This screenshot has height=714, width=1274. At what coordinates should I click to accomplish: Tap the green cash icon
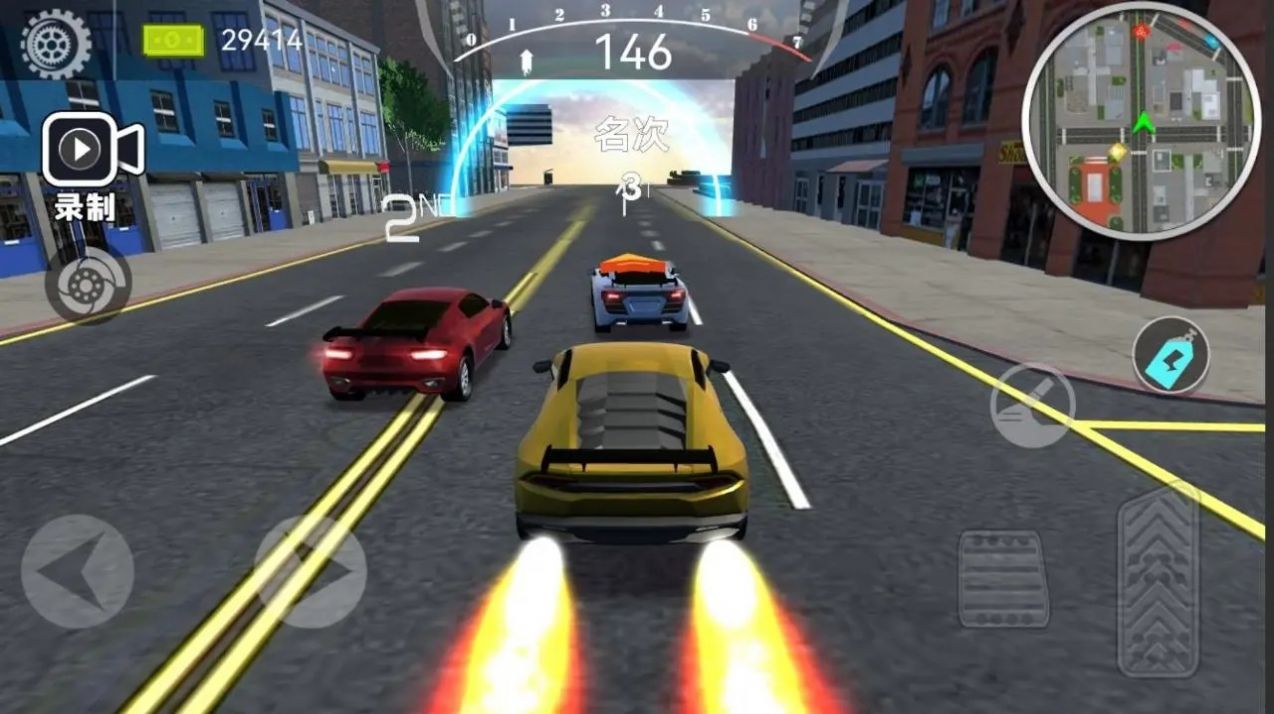tap(173, 41)
